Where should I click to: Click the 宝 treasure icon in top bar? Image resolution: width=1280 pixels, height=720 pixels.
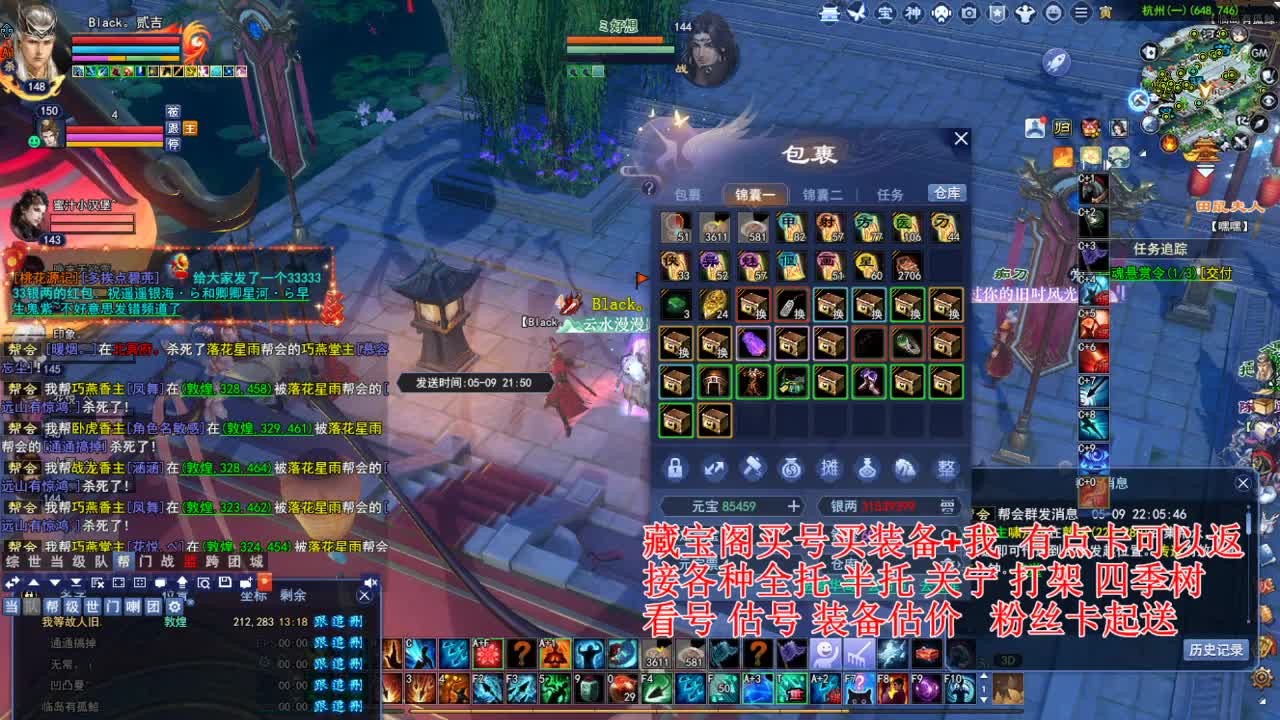(x=887, y=13)
